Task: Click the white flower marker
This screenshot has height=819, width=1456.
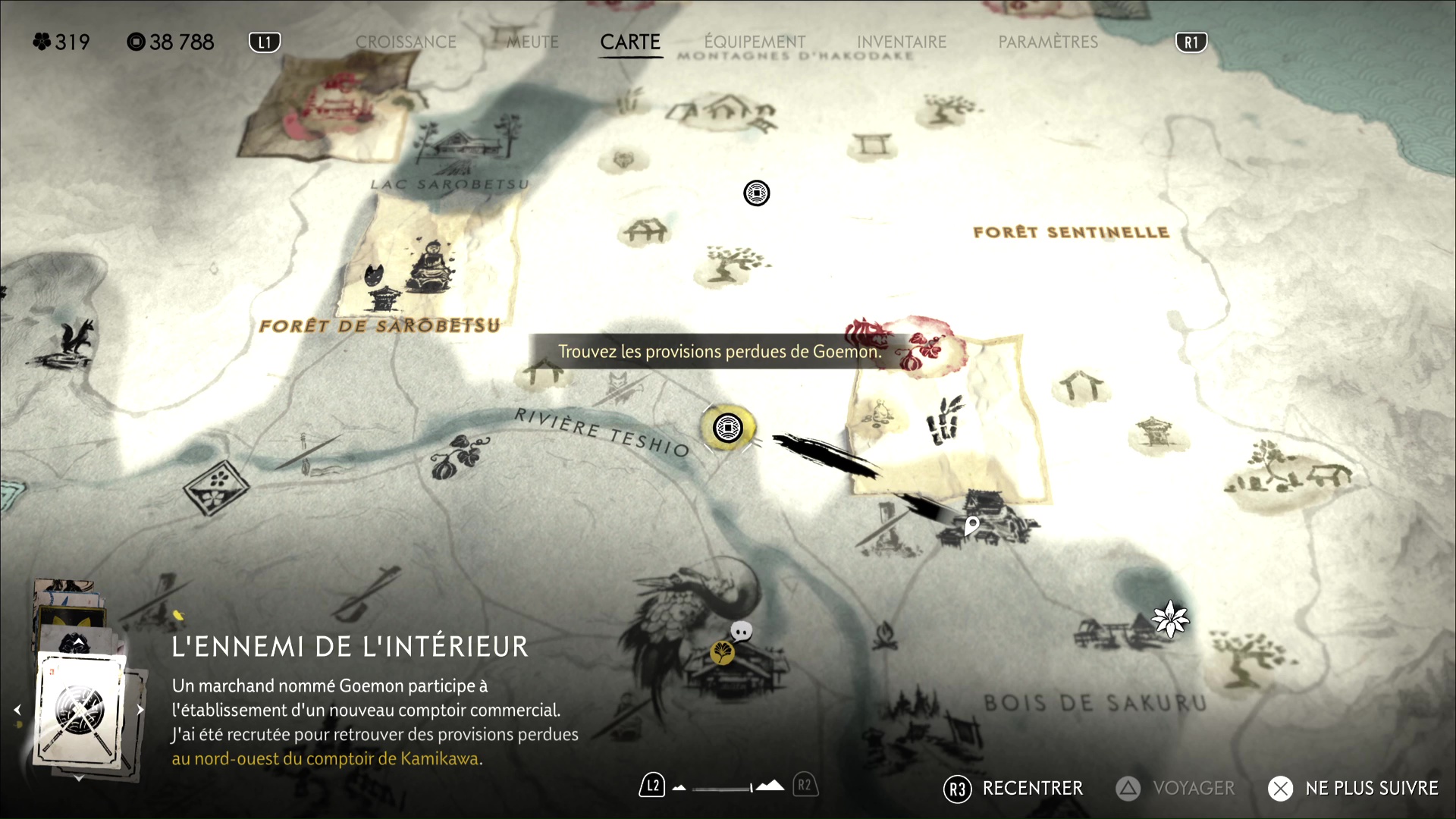Action: pos(1170,618)
